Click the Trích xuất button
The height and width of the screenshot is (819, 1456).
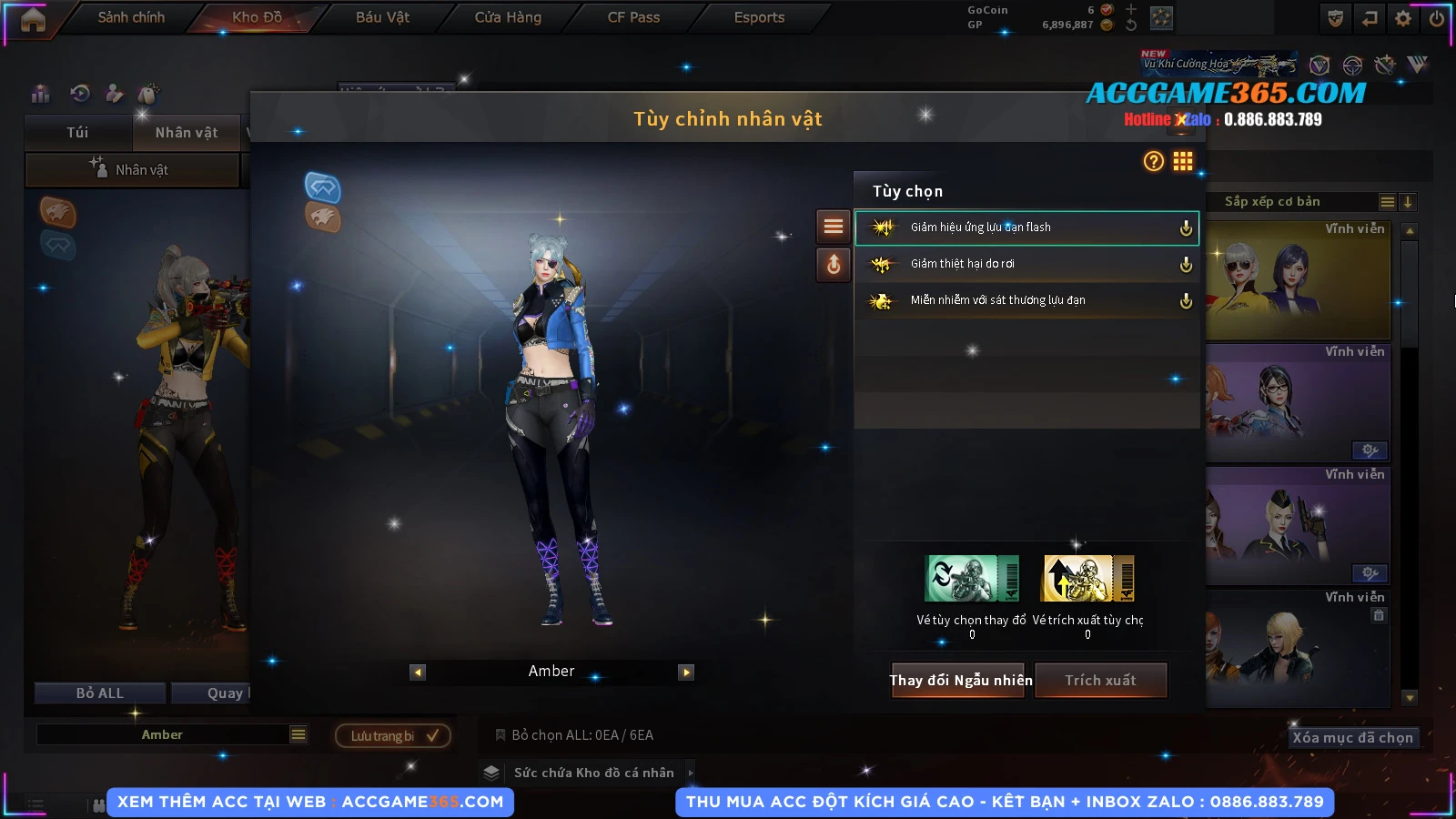click(x=1100, y=681)
